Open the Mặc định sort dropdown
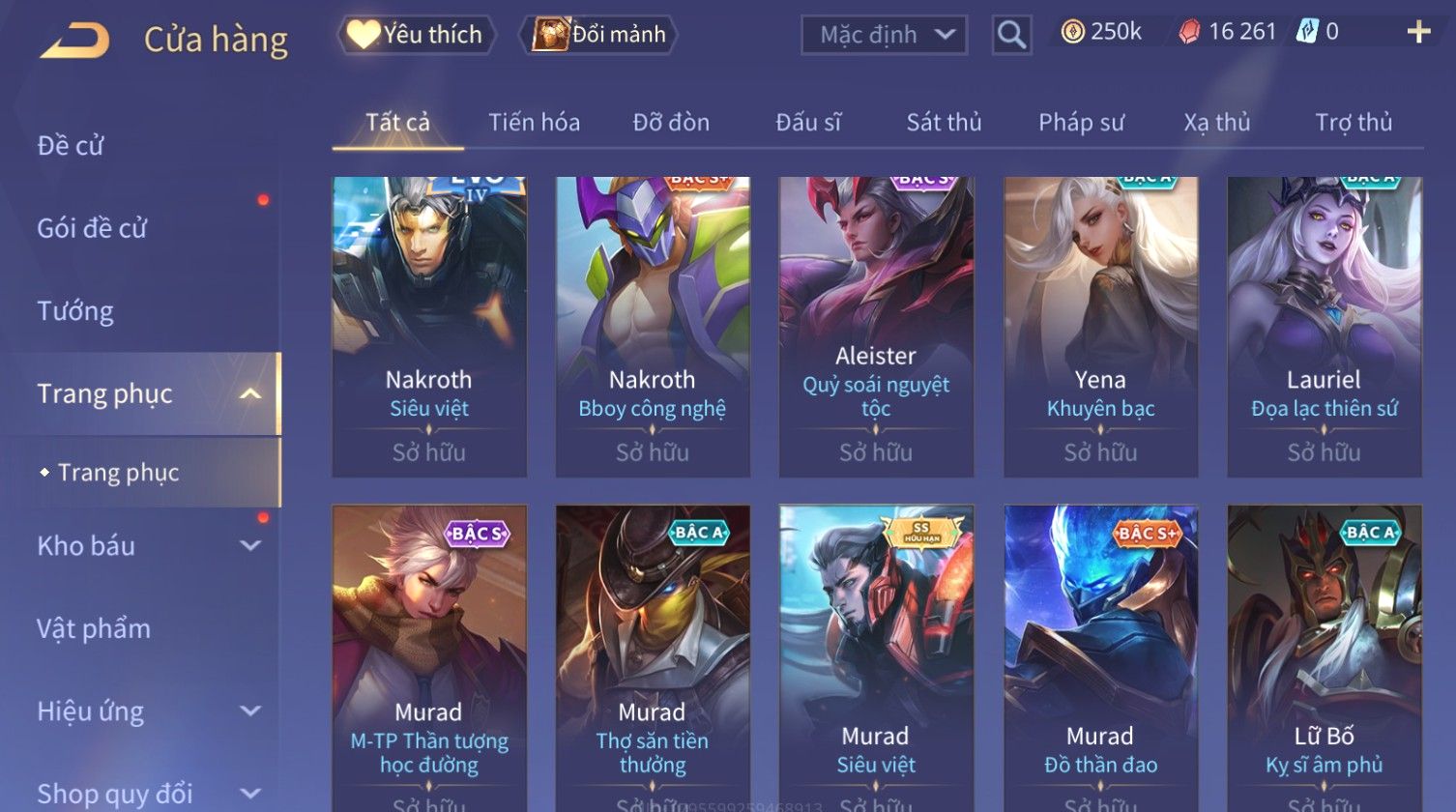The height and width of the screenshot is (812, 1456). 884,35
